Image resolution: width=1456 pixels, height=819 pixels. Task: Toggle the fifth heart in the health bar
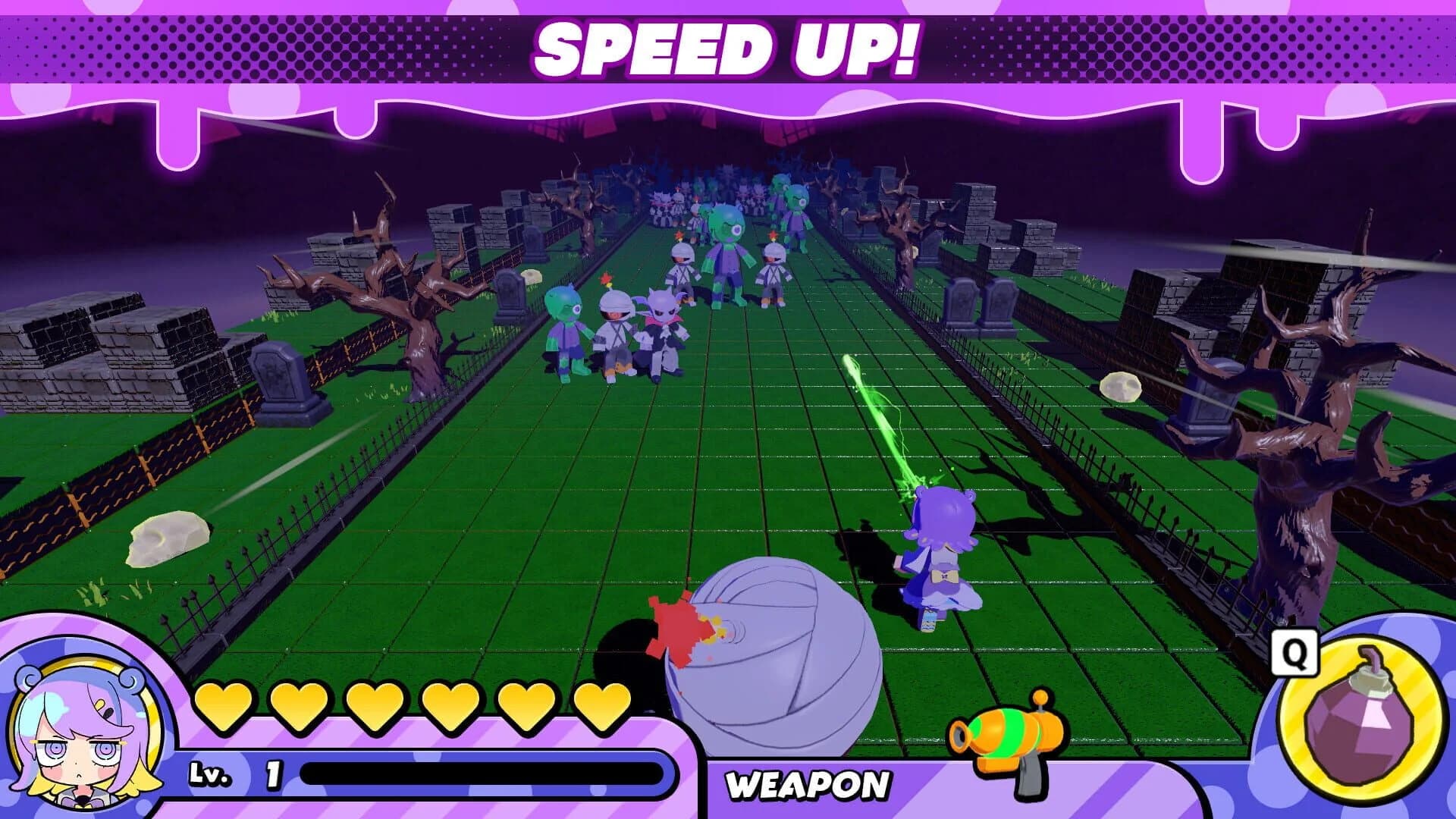[x=526, y=705]
